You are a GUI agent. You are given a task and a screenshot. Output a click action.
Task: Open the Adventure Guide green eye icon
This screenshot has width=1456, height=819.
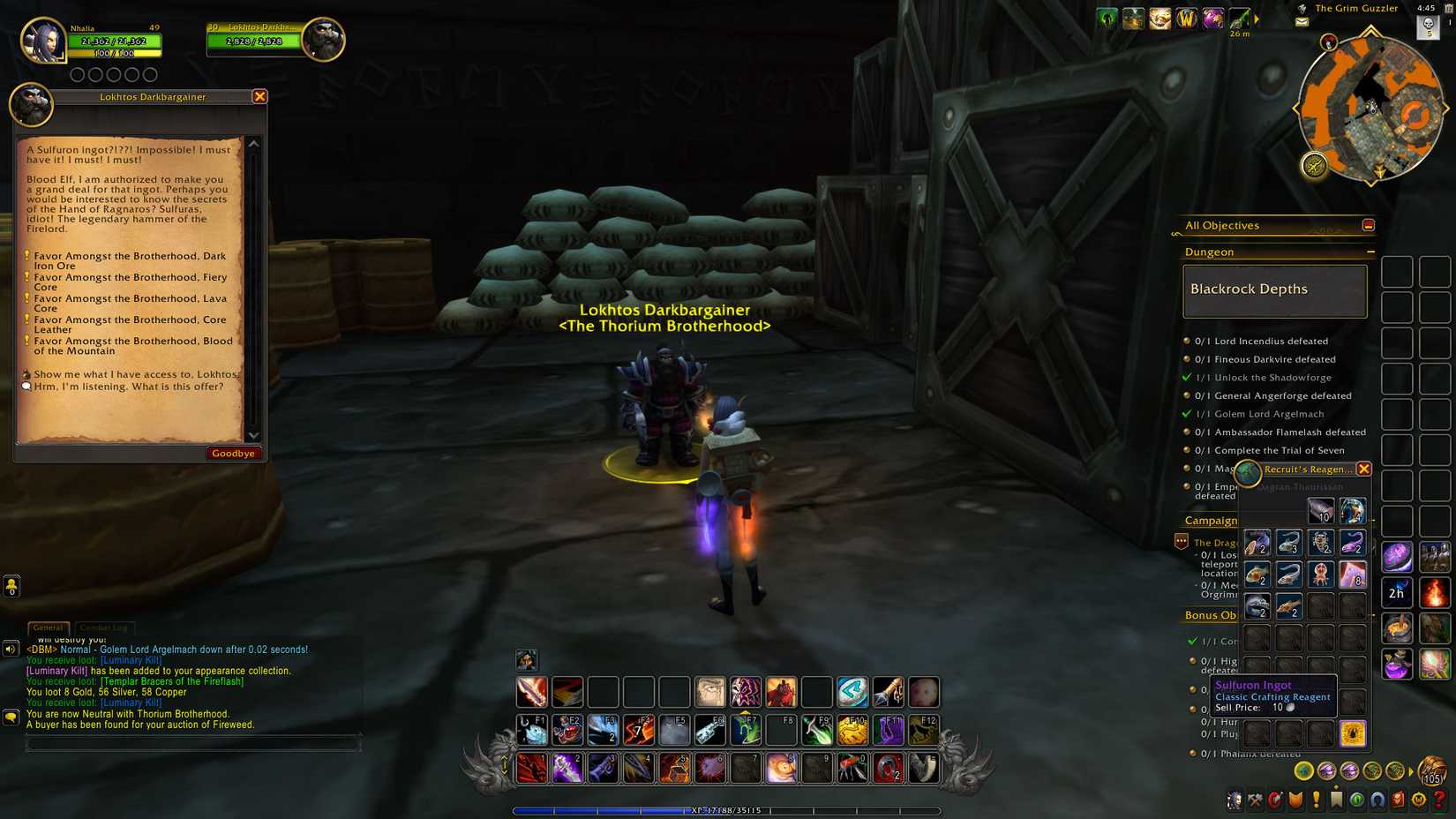coord(1356,799)
